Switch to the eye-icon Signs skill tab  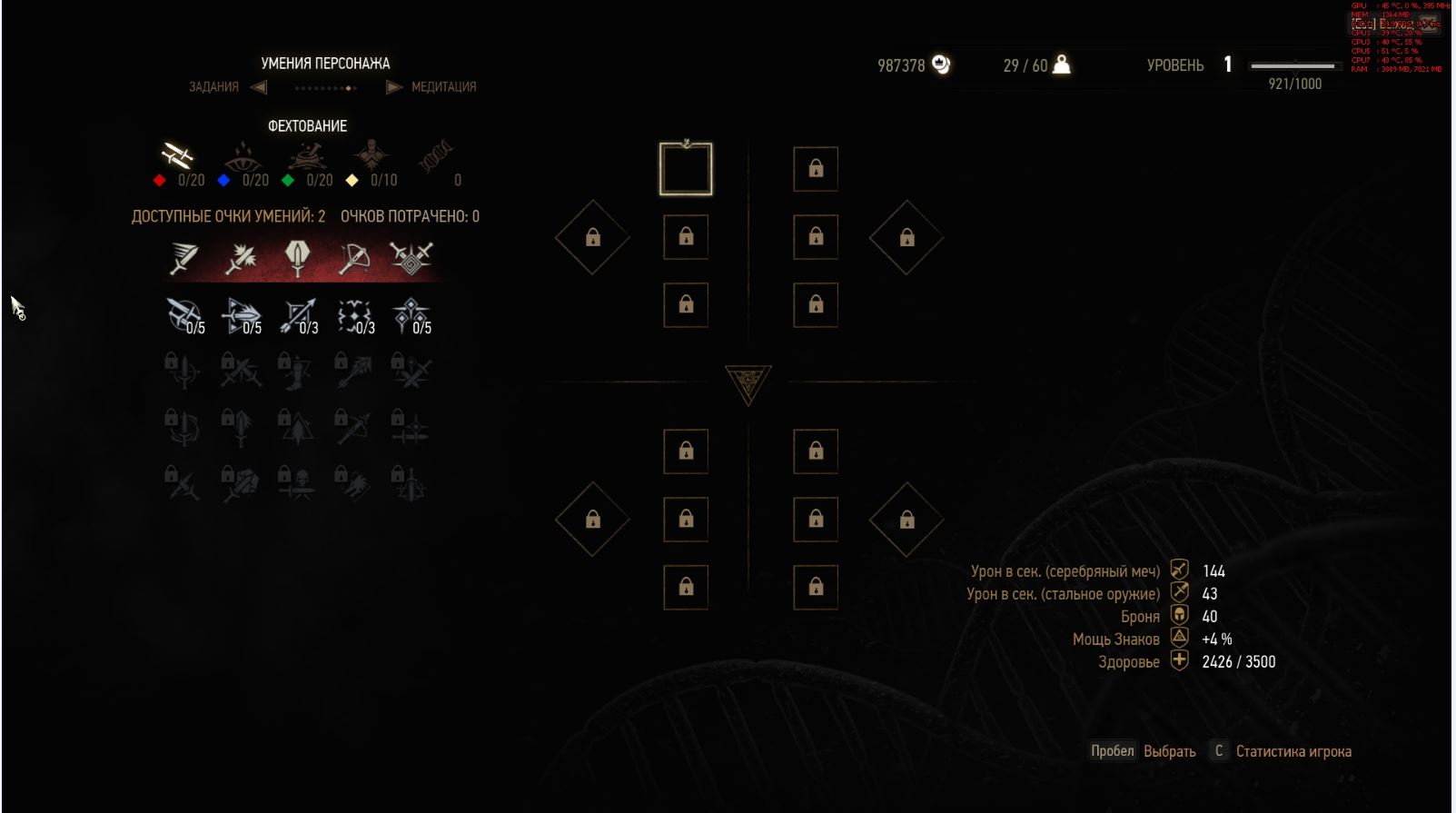tap(242, 158)
